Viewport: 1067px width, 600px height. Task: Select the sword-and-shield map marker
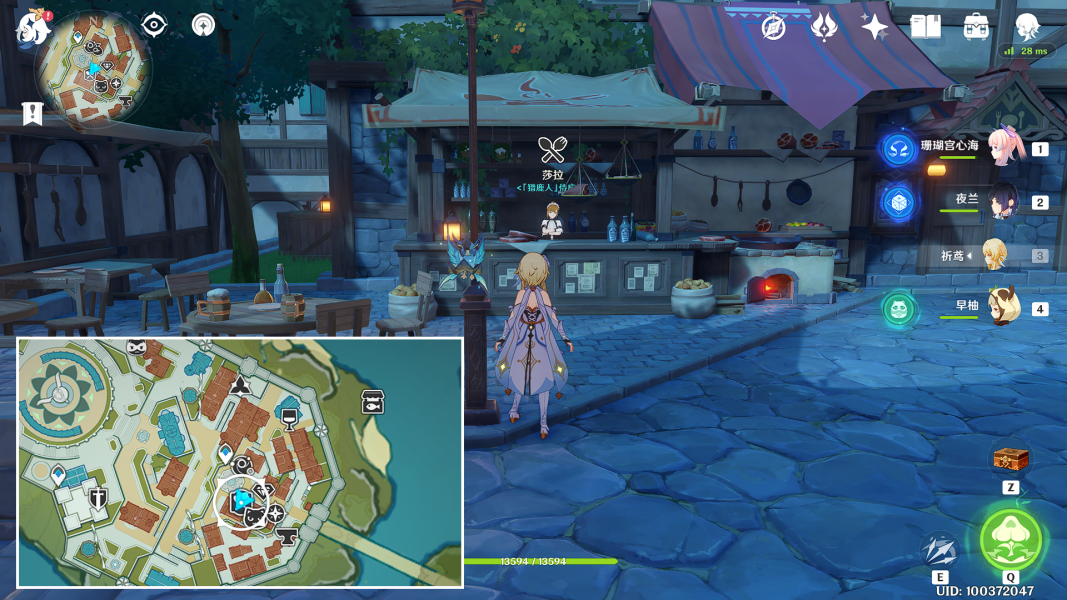(98, 498)
